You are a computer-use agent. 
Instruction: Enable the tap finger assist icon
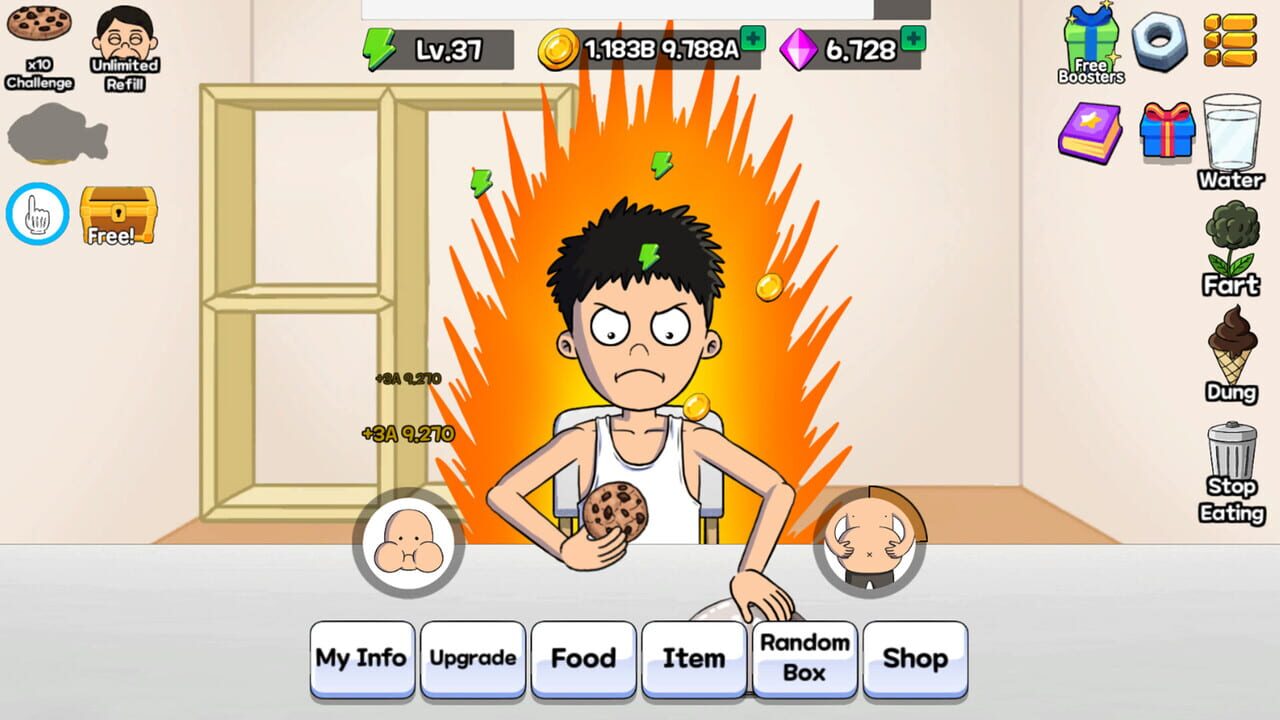[x=36, y=213]
